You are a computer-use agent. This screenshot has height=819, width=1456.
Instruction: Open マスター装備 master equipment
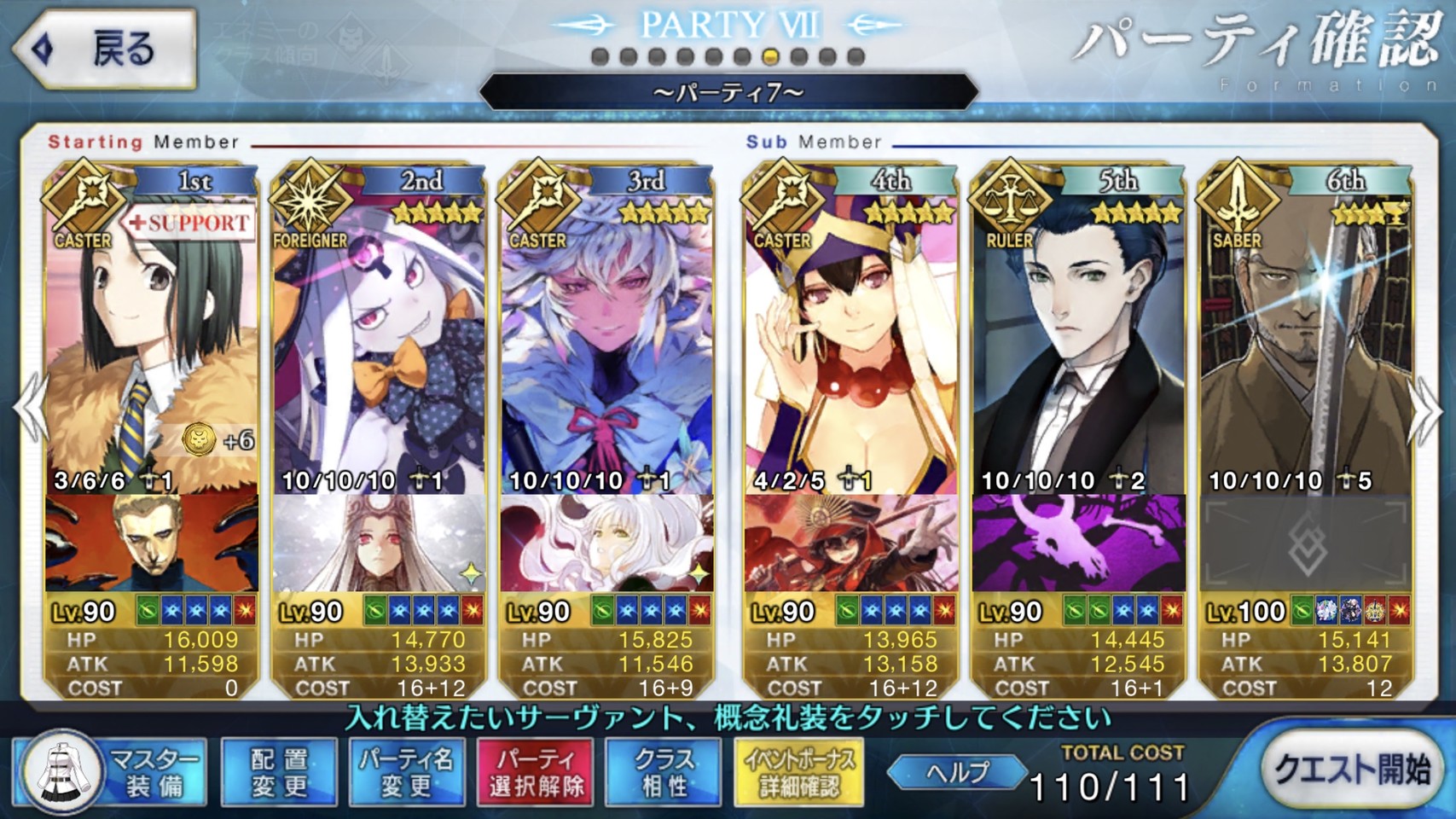pos(113,772)
